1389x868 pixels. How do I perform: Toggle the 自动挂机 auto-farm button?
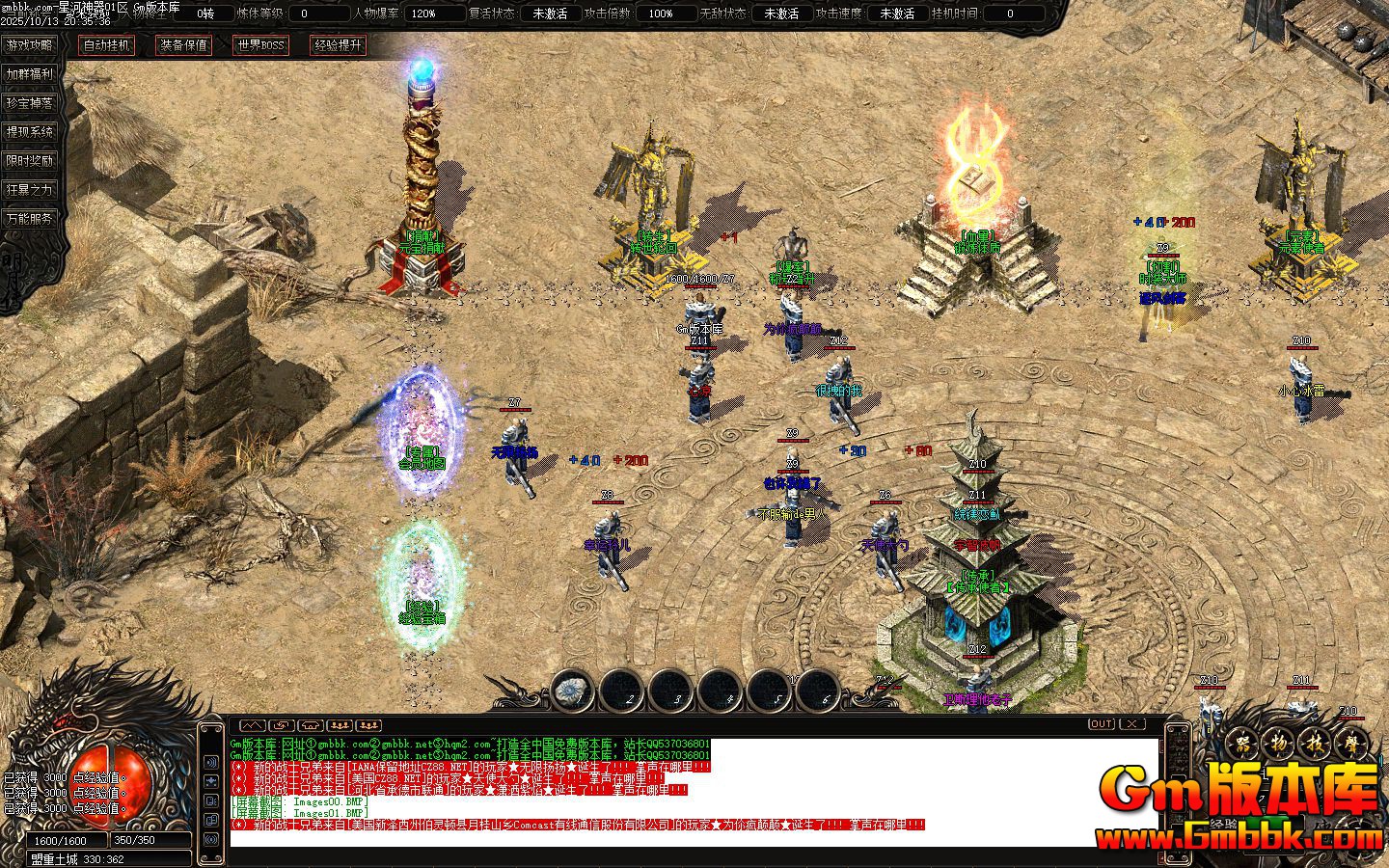pos(106,45)
